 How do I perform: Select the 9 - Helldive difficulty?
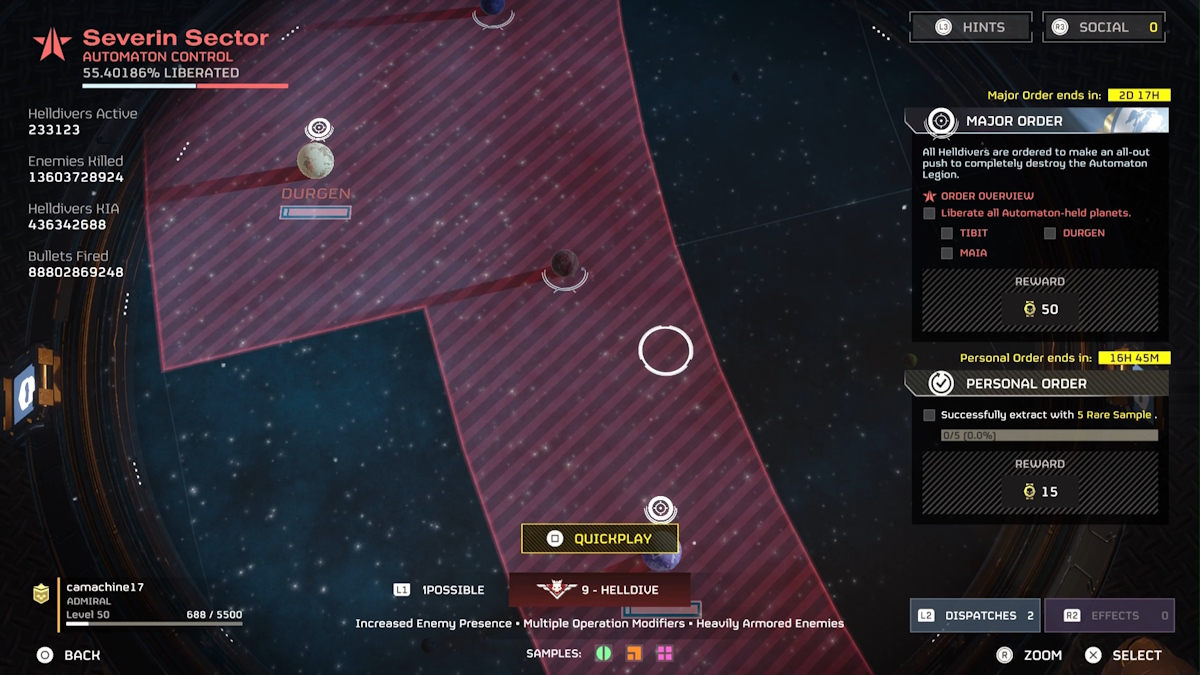click(x=599, y=590)
